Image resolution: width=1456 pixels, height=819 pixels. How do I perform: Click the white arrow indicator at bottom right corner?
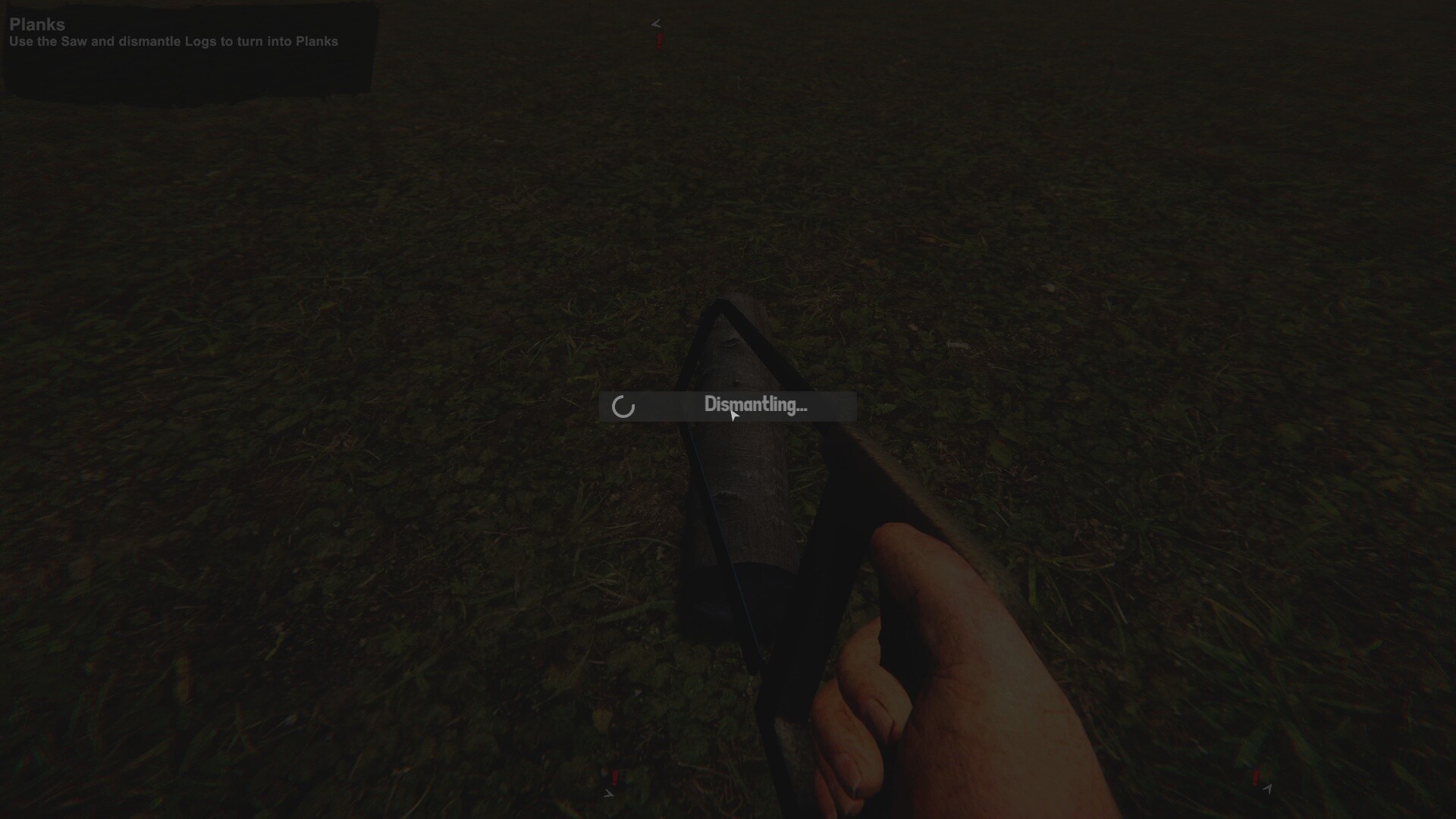(x=1268, y=791)
